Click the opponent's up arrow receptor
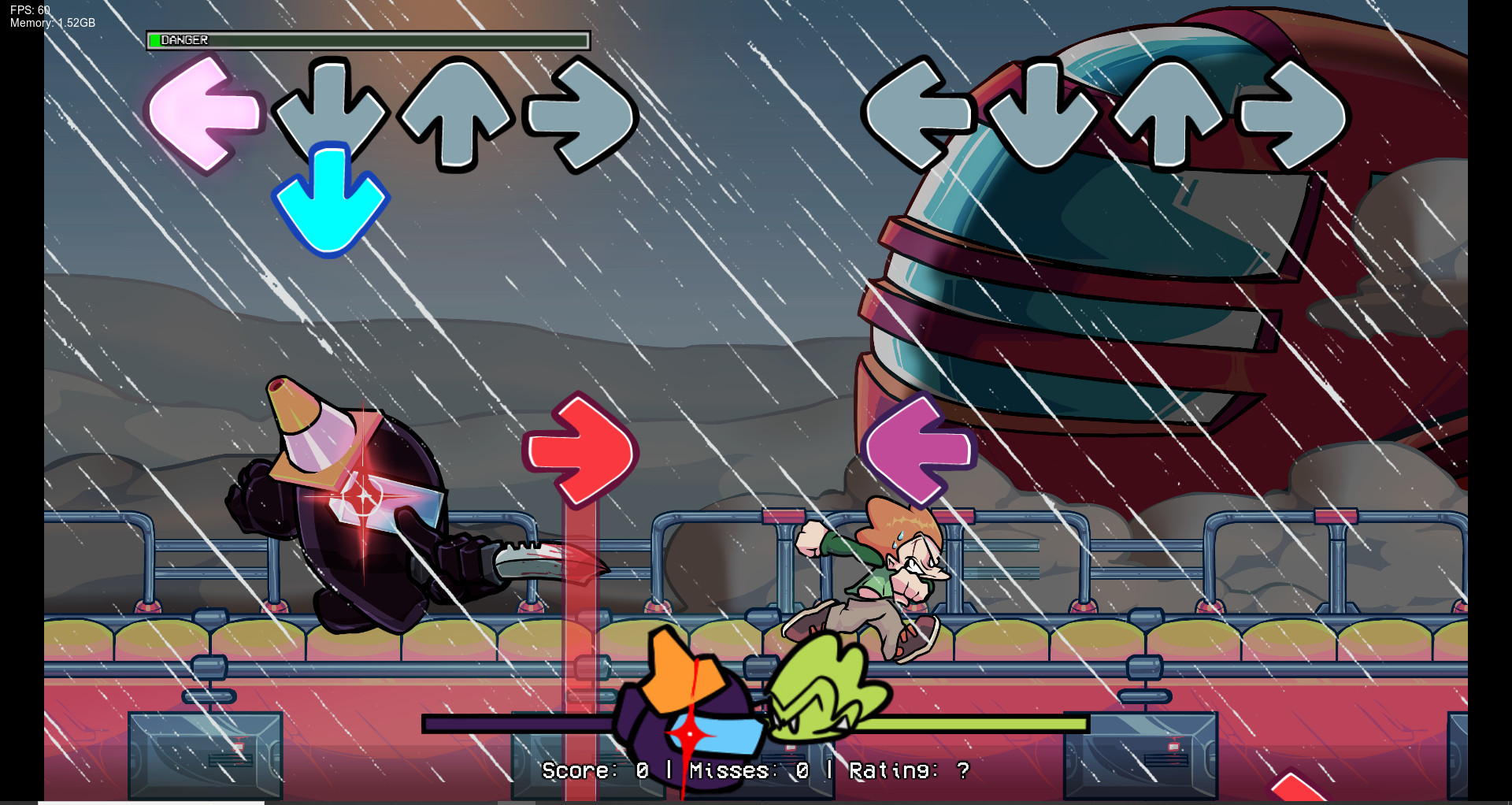This screenshot has width=1512, height=805. coord(1169,114)
